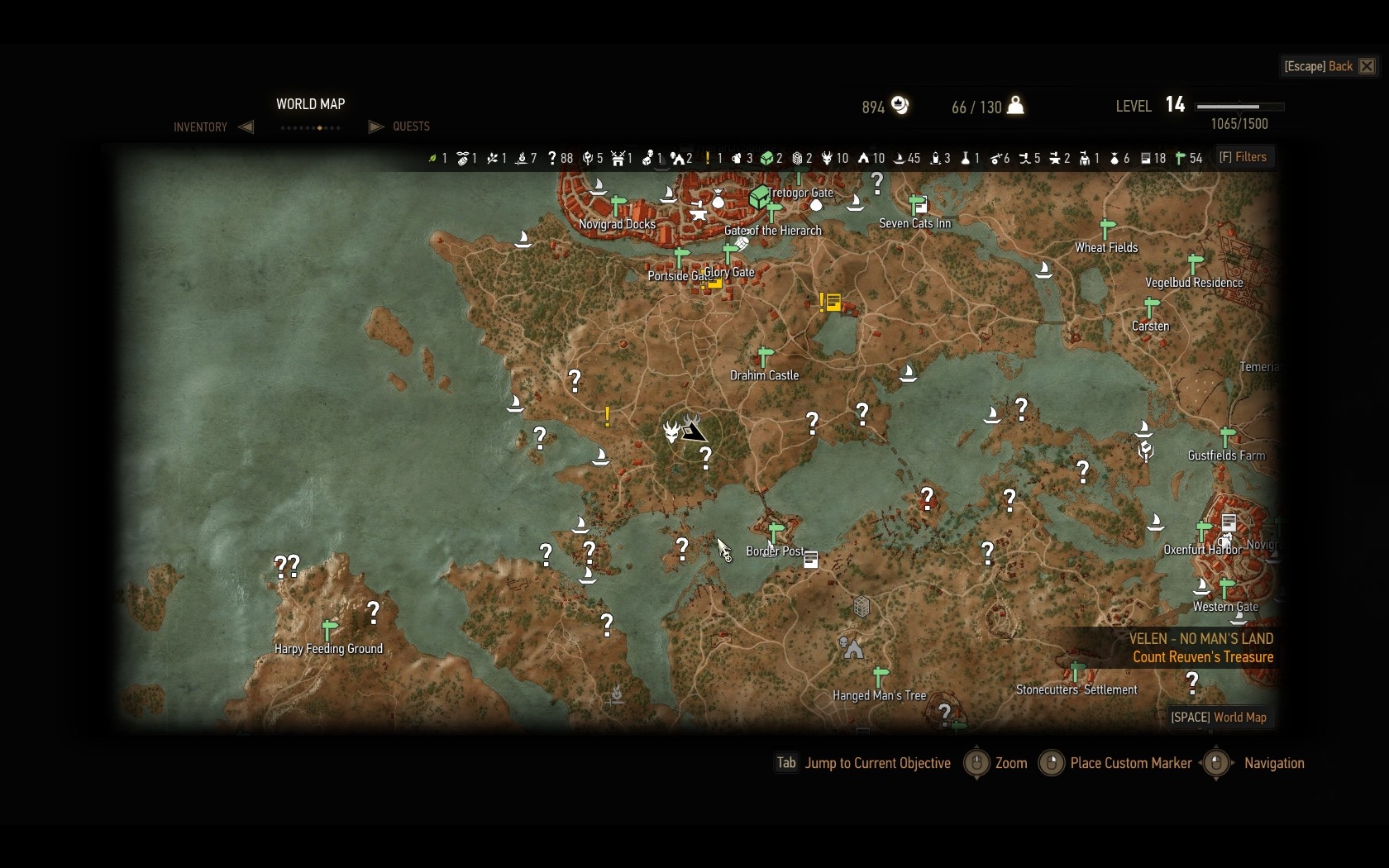Select the Drahim Castle signpost marker
This screenshot has width=1389, height=868.
pyautogui.click(x=765, y=356)
